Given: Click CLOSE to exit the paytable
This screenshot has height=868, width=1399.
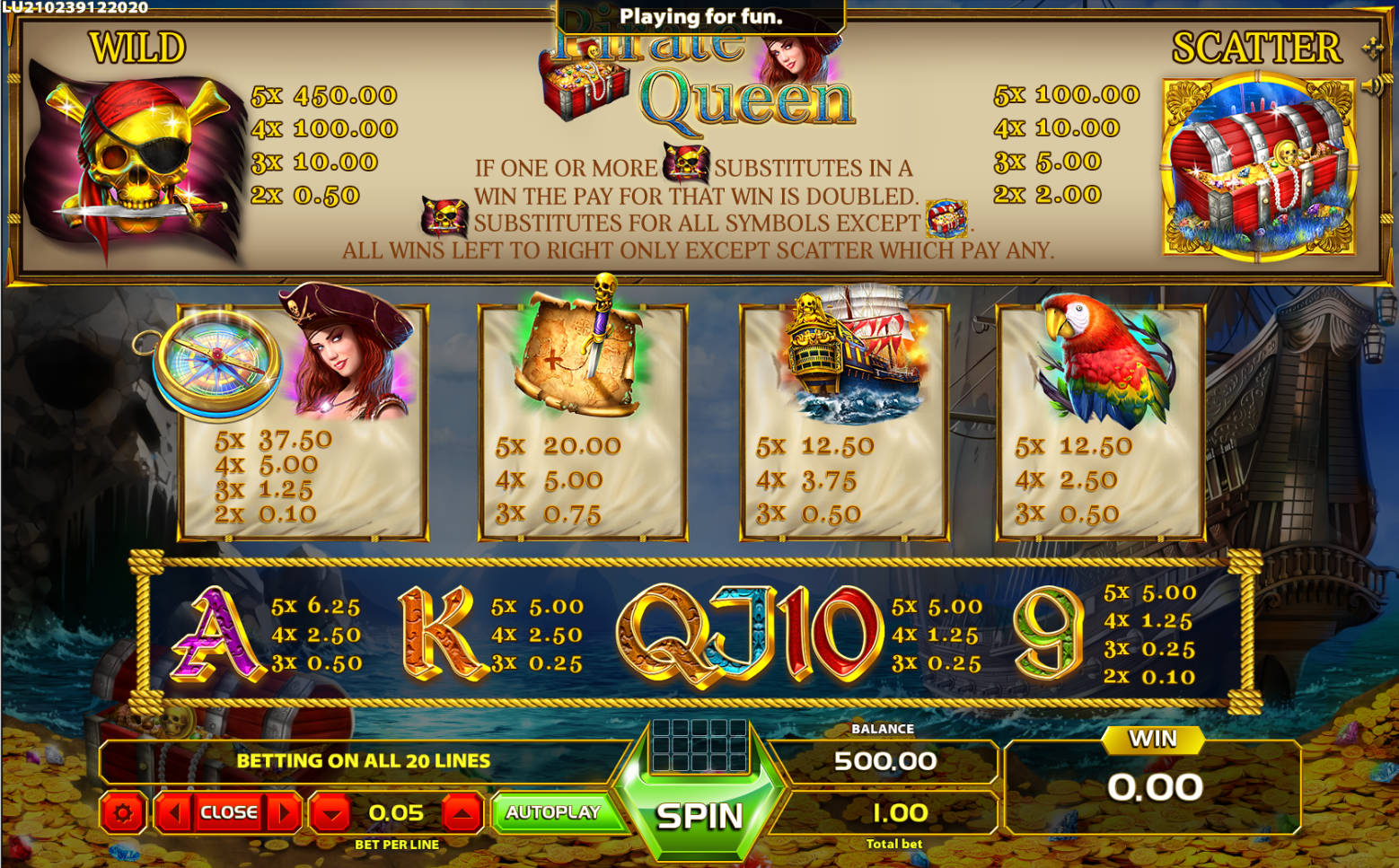Looking at the screenshot, I should coord(228,812).
